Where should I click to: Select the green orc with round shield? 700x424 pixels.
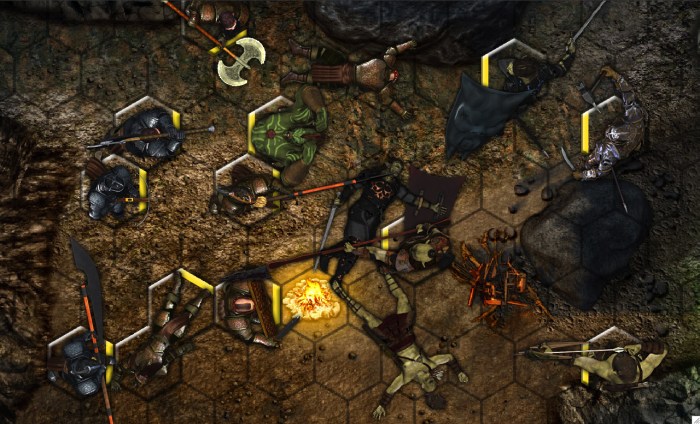288,134
